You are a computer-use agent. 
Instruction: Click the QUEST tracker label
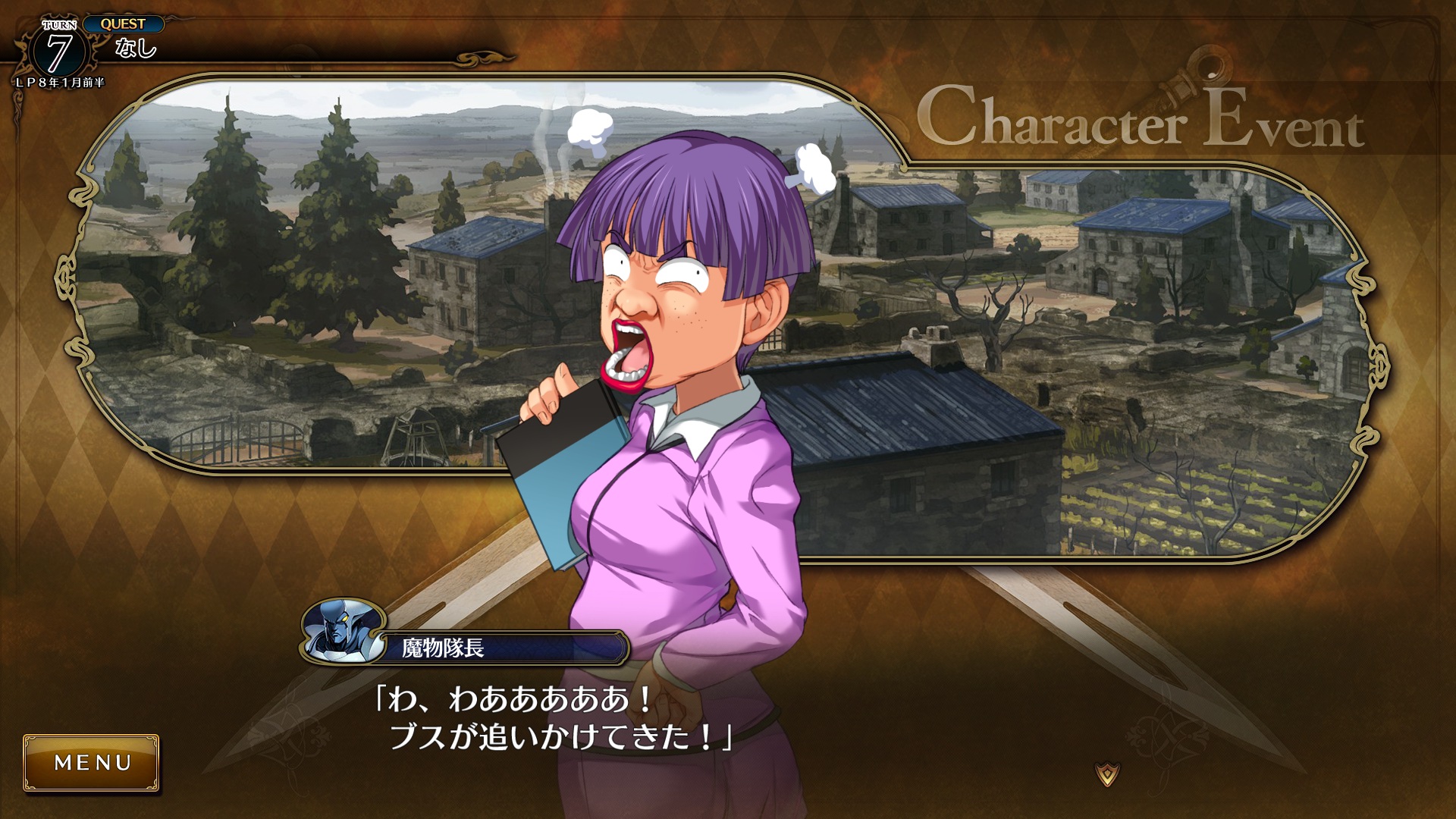click(x=123, y=24)
